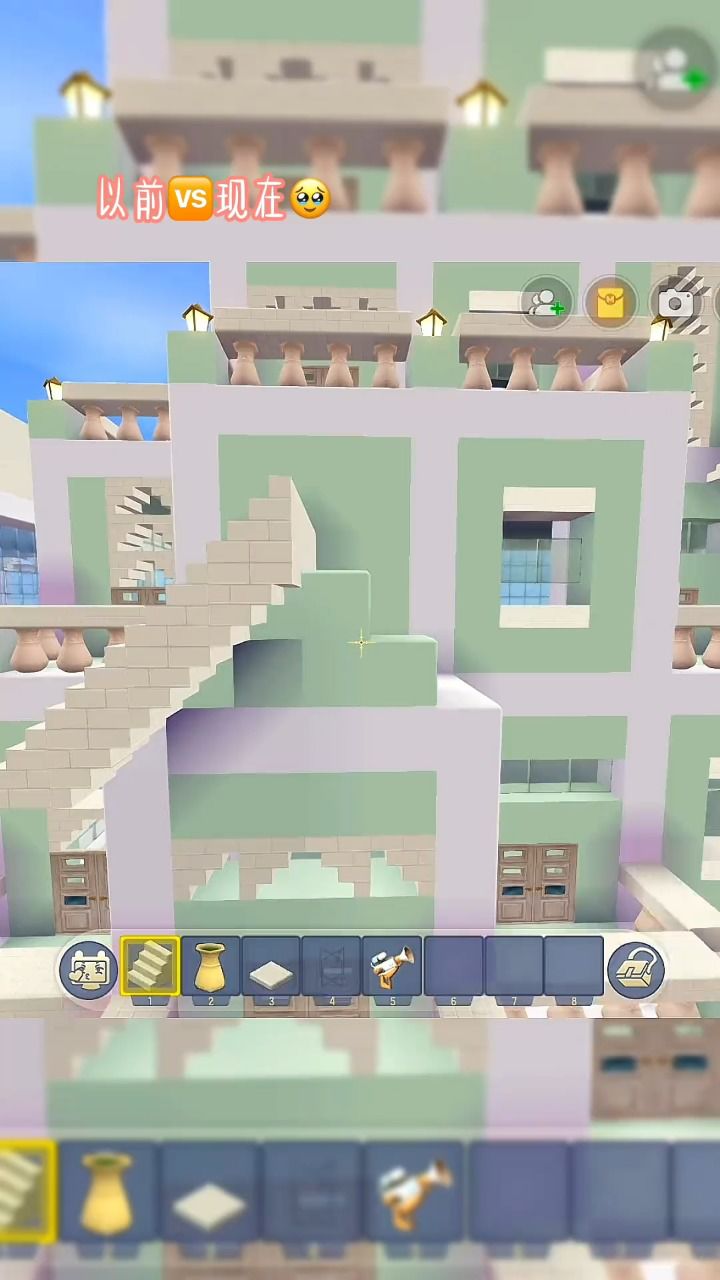Choose the yellow vase item slot

pos(210,966)
